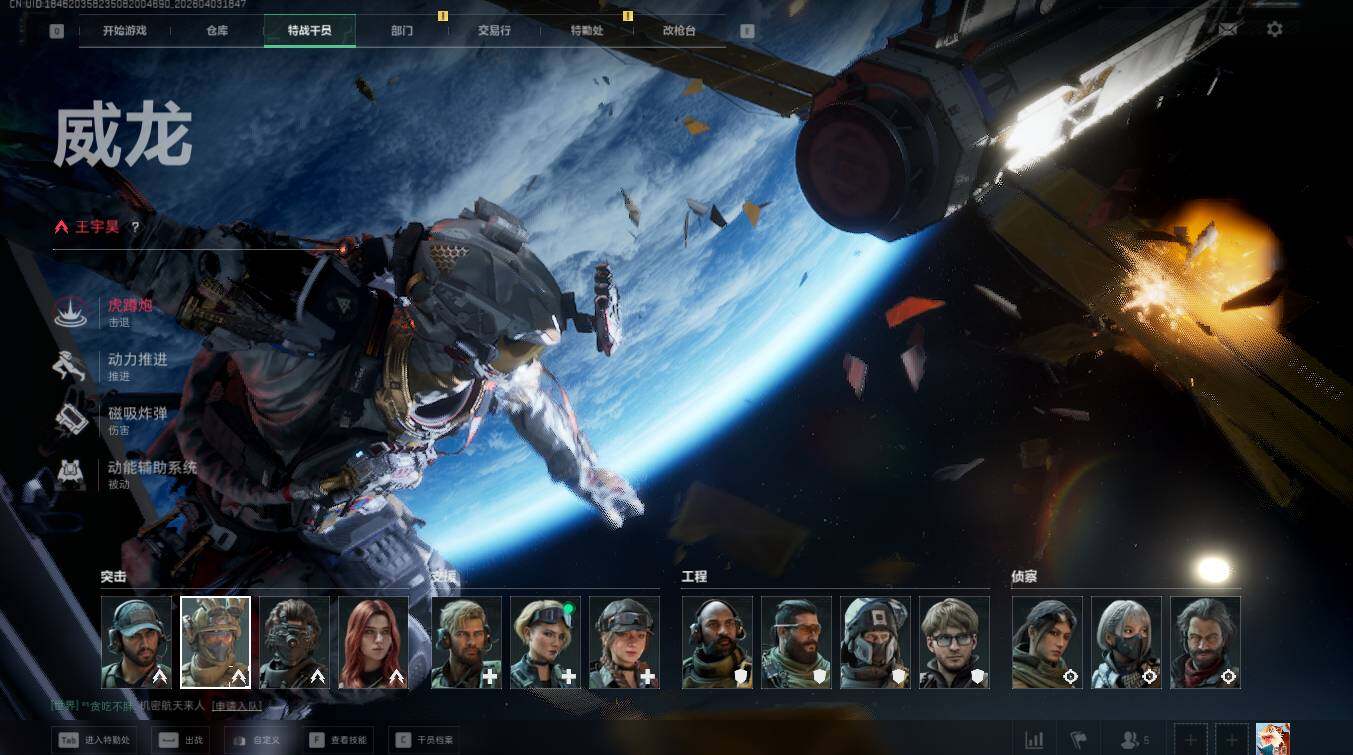Open the 开始游戏 tab

coord(125,30)
